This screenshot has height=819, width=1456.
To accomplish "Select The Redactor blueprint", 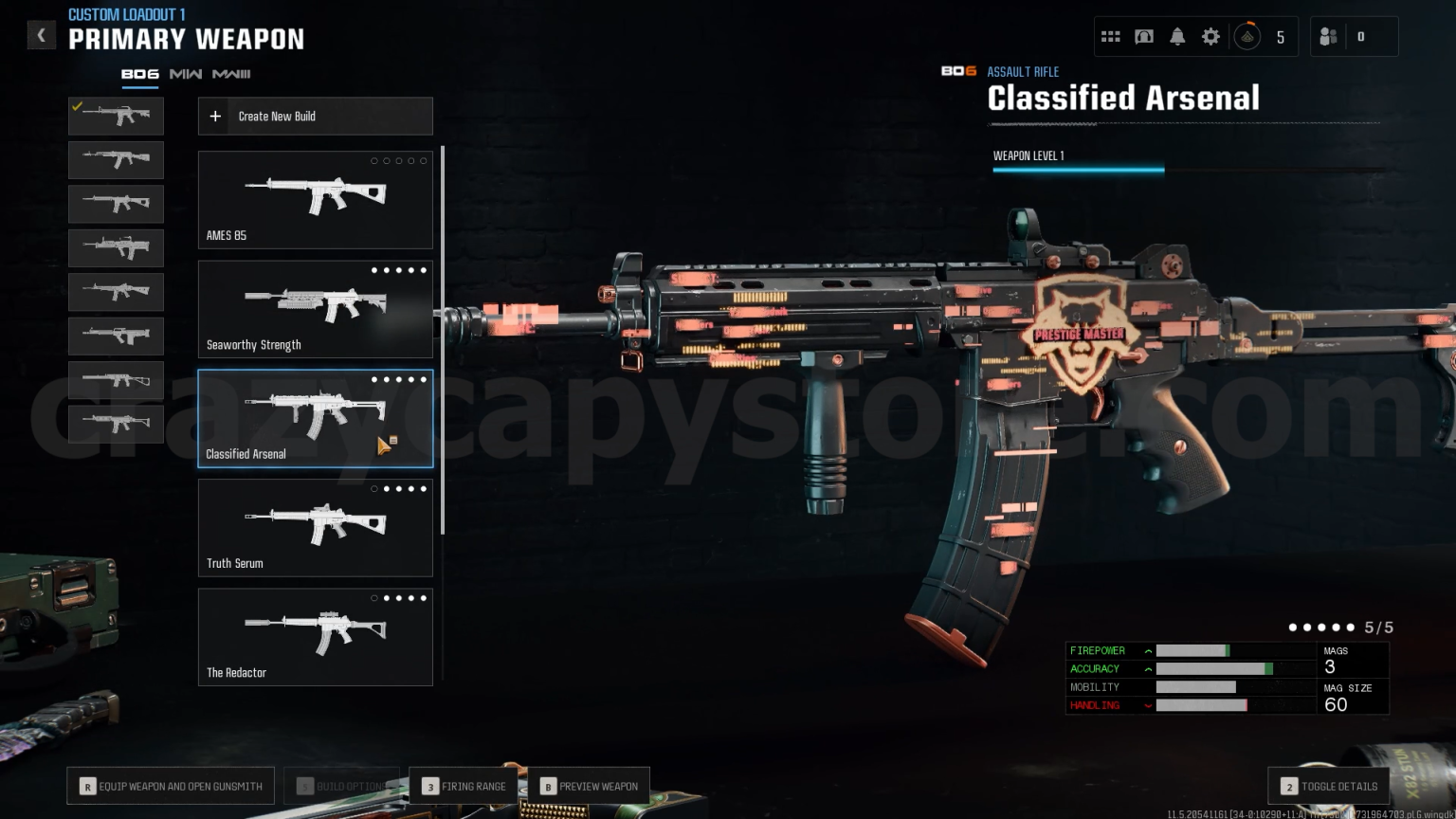I will [x=315, y=636].
